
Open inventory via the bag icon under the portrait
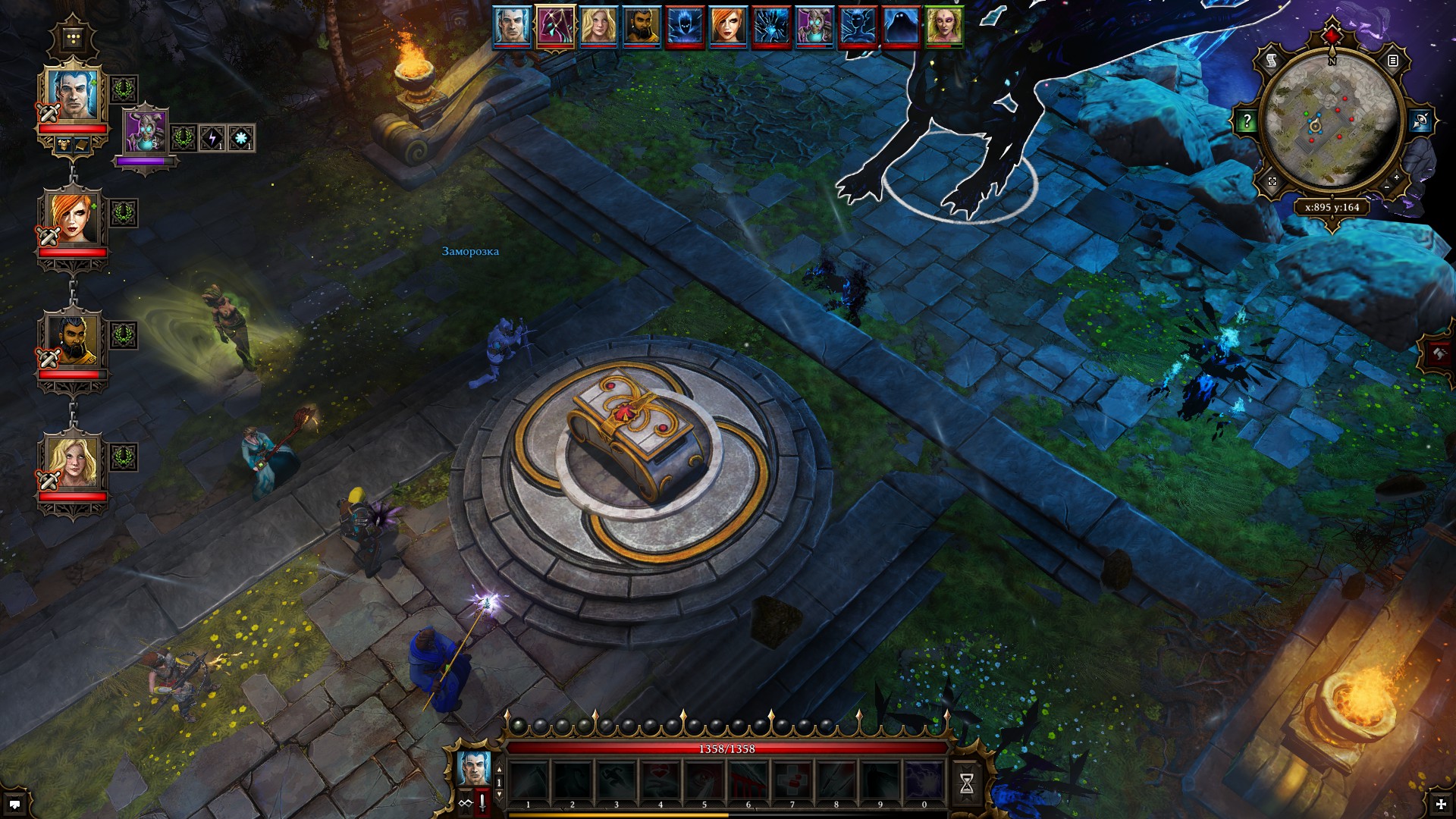pyautogui.click(x=80, y=143)
